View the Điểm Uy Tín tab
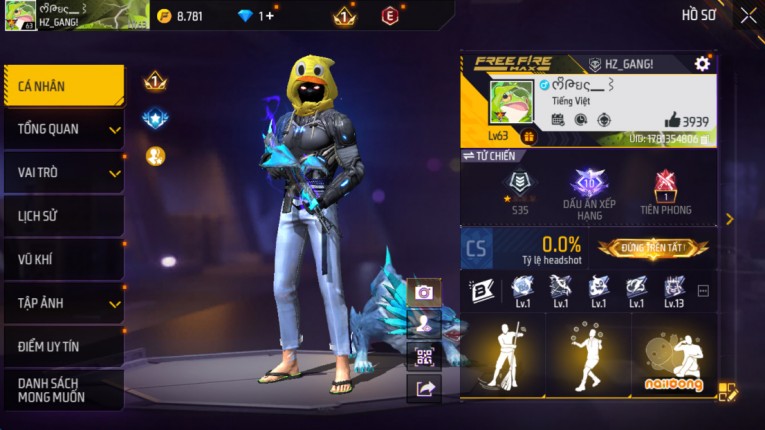This screenshot has width=765, height=430. click(63, 346)
